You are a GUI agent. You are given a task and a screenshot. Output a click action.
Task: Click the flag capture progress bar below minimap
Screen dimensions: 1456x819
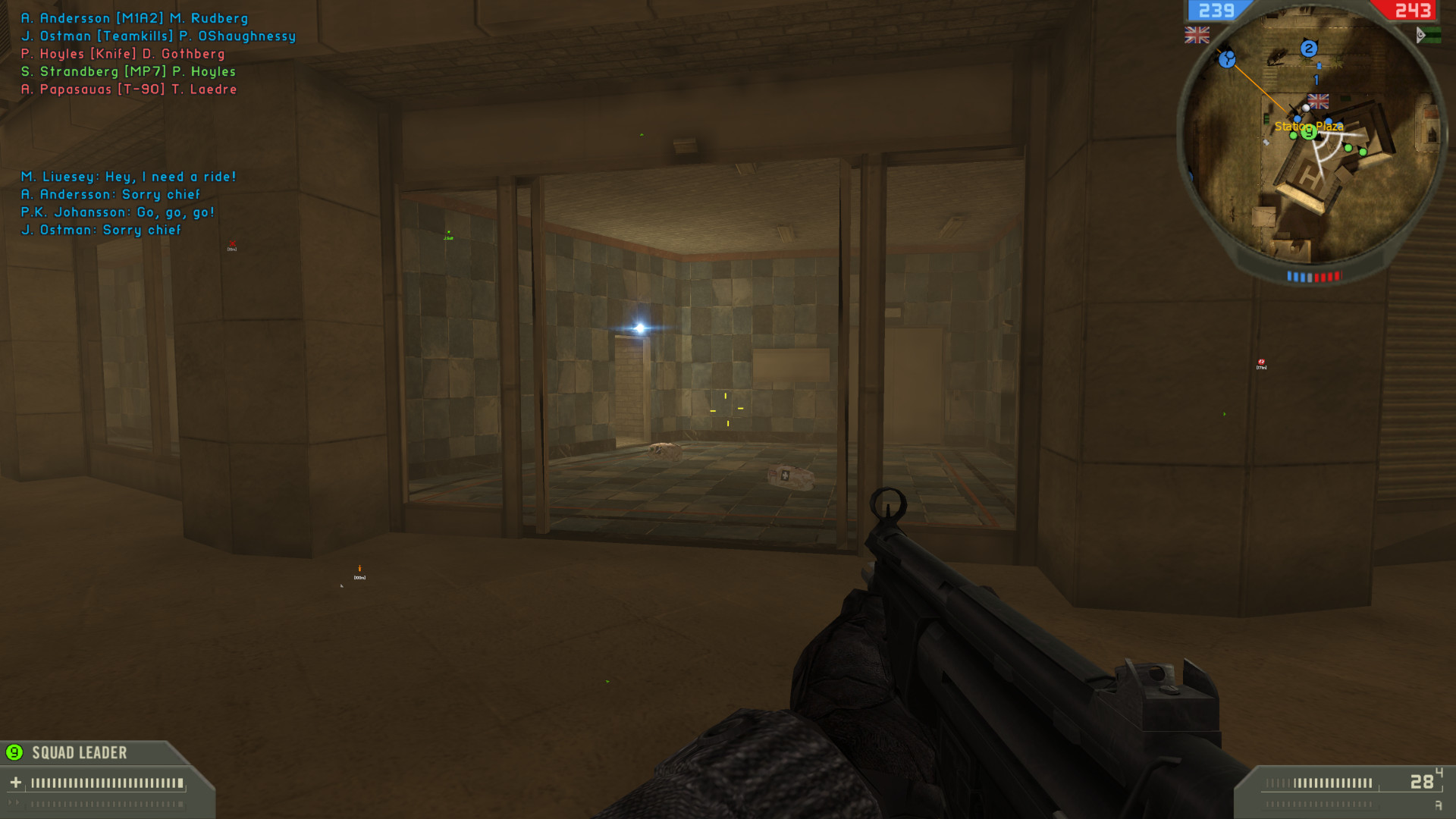pos(1316,275)
